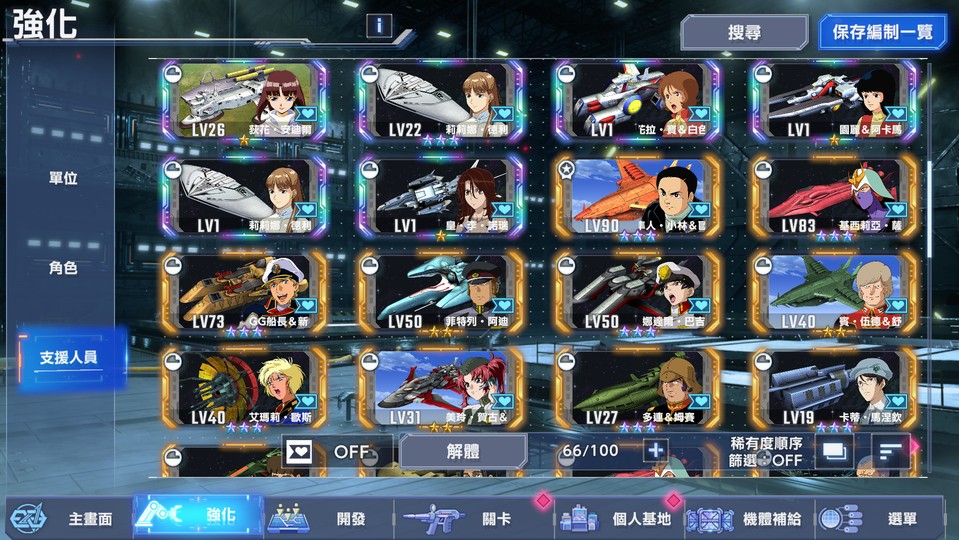Show the info panel via the i icon
This screenshot has height=540, width=959.
click(x=379, y=26)
